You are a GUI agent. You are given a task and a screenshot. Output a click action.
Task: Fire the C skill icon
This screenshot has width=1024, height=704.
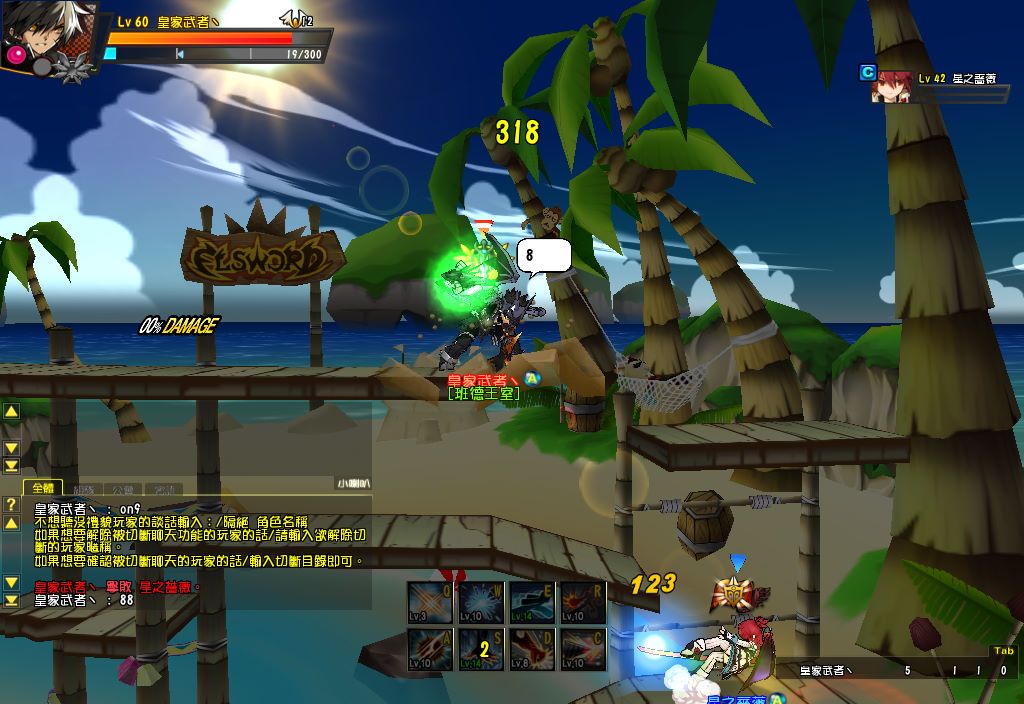(582, 650)
